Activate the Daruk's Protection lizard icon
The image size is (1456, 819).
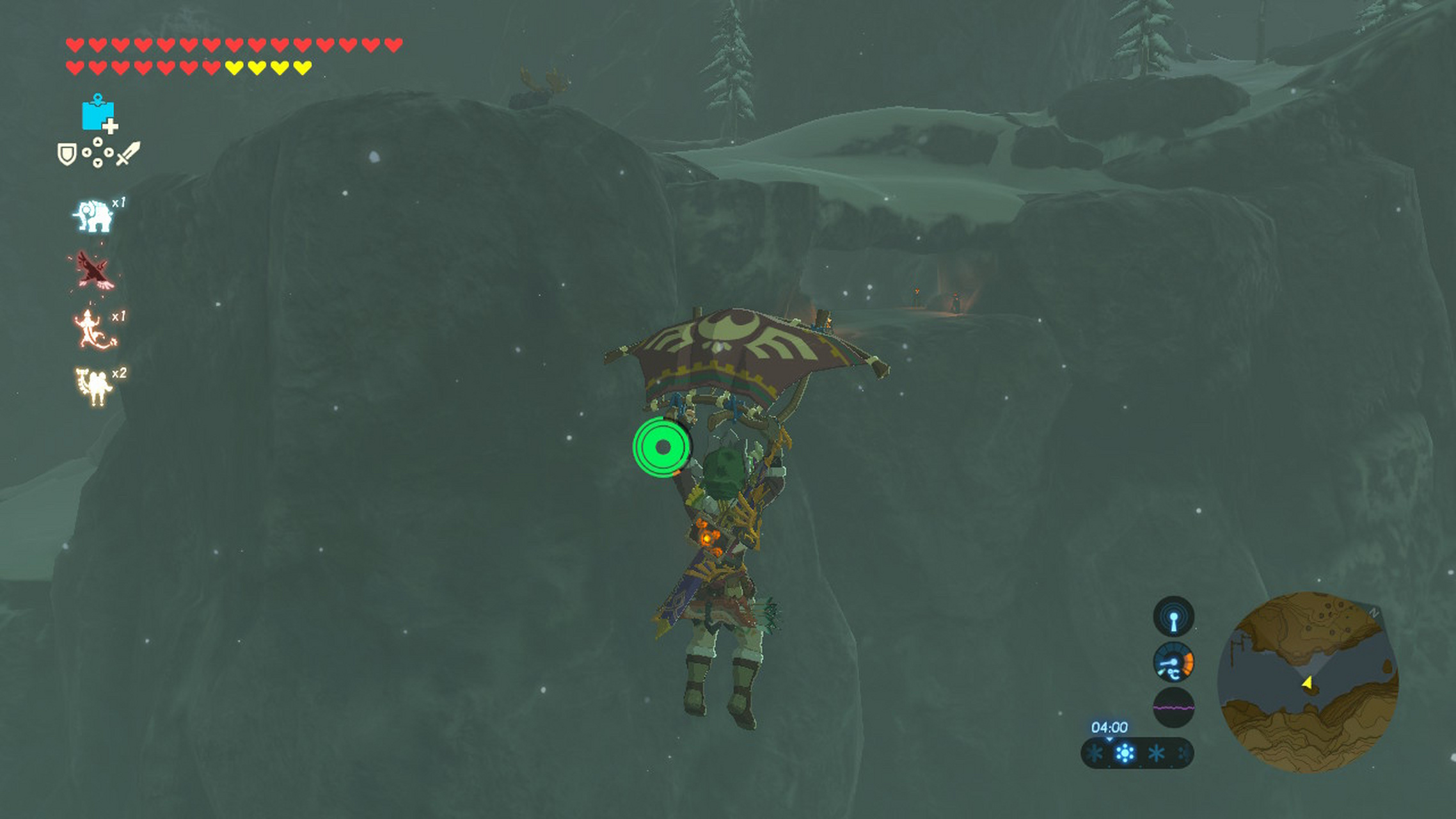pyautogui.click(x=94, y=329)
